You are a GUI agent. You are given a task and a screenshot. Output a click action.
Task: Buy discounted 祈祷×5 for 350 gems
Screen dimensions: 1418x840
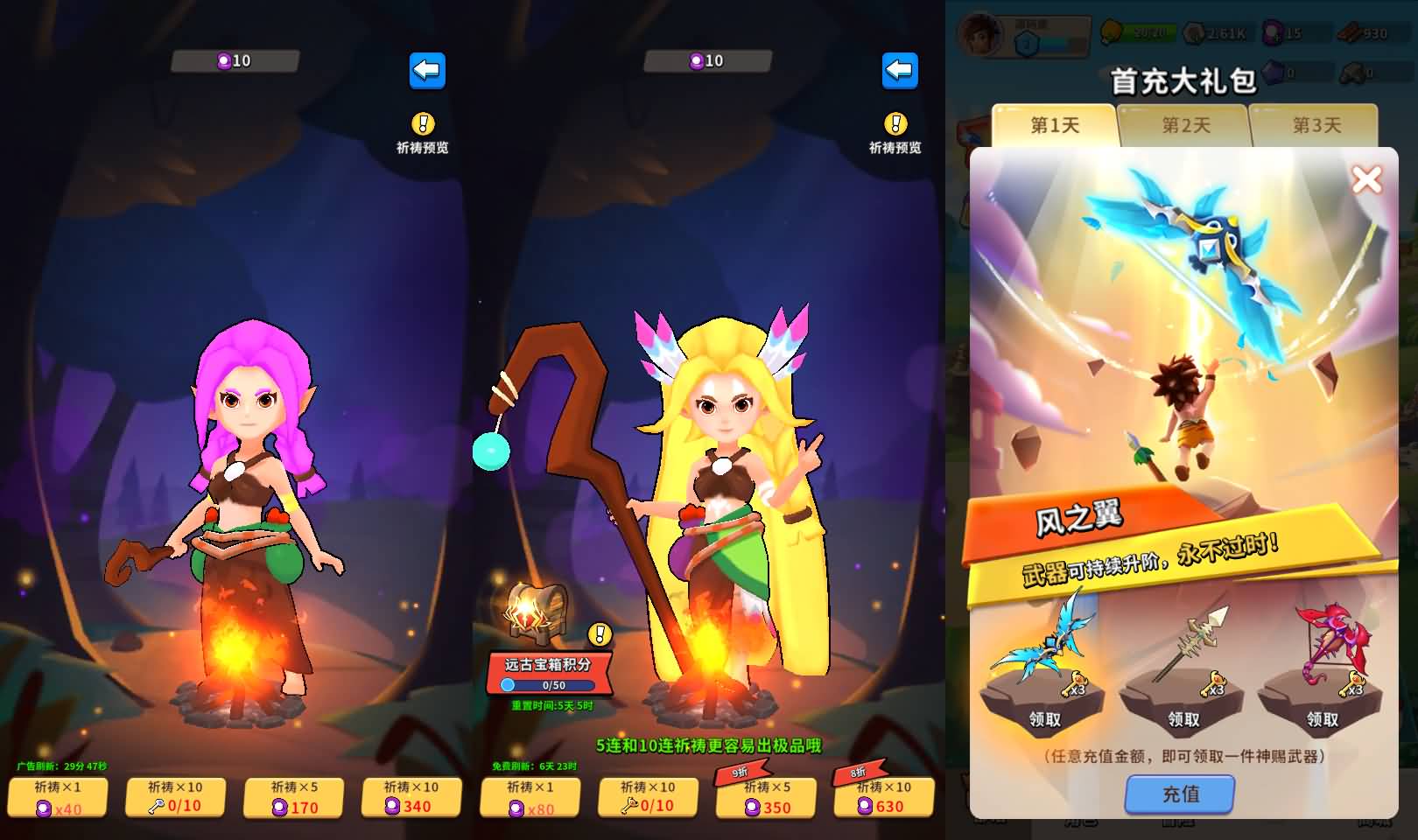767,797
